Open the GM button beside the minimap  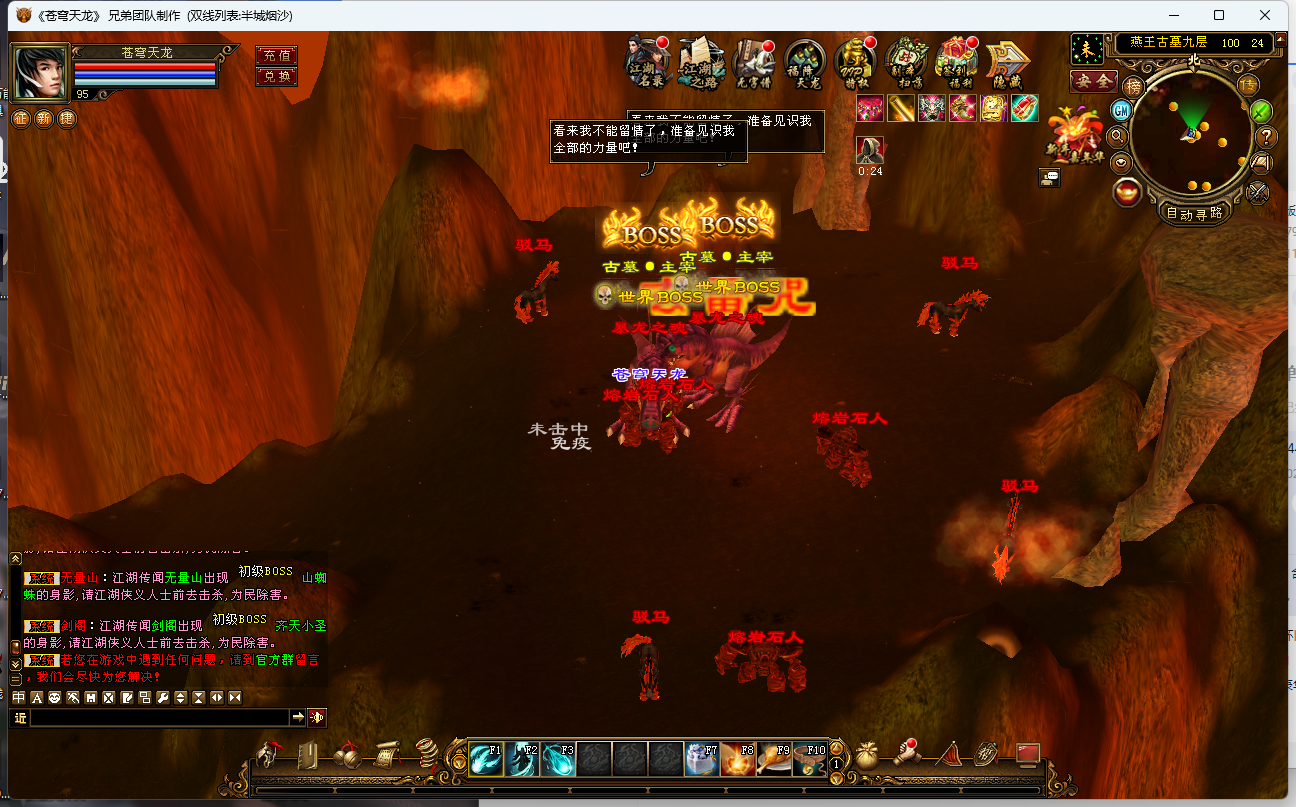tap(1122, 109)
